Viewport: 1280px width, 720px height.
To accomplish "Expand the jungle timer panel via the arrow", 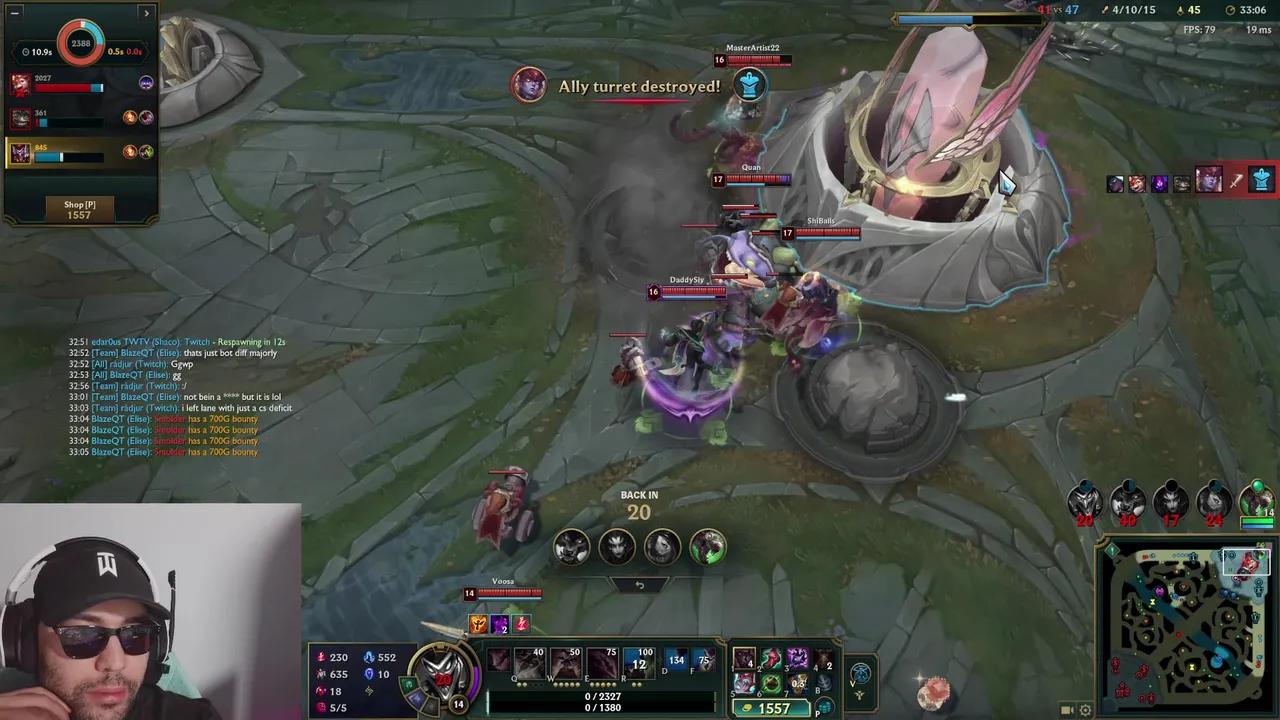I will (146, 13).
